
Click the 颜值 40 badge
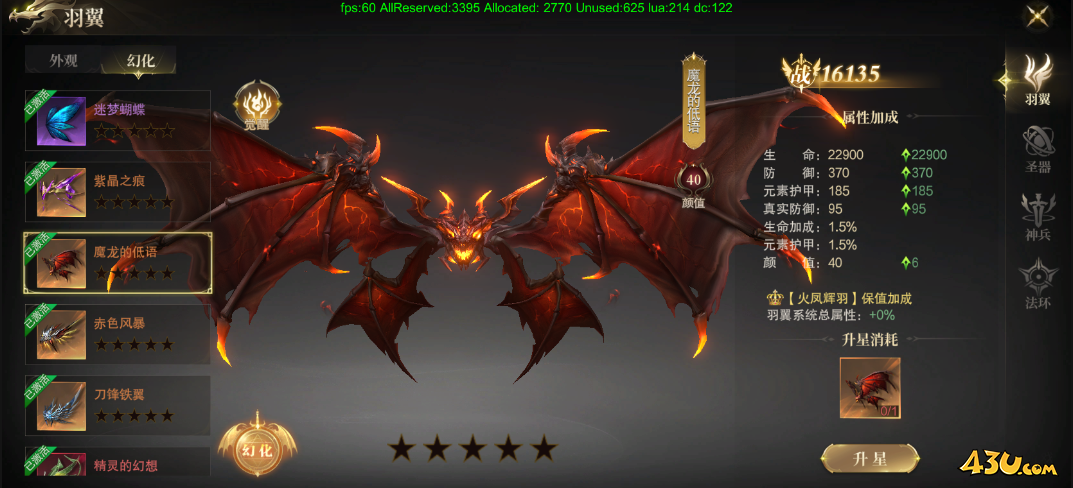tap(694, 185)
